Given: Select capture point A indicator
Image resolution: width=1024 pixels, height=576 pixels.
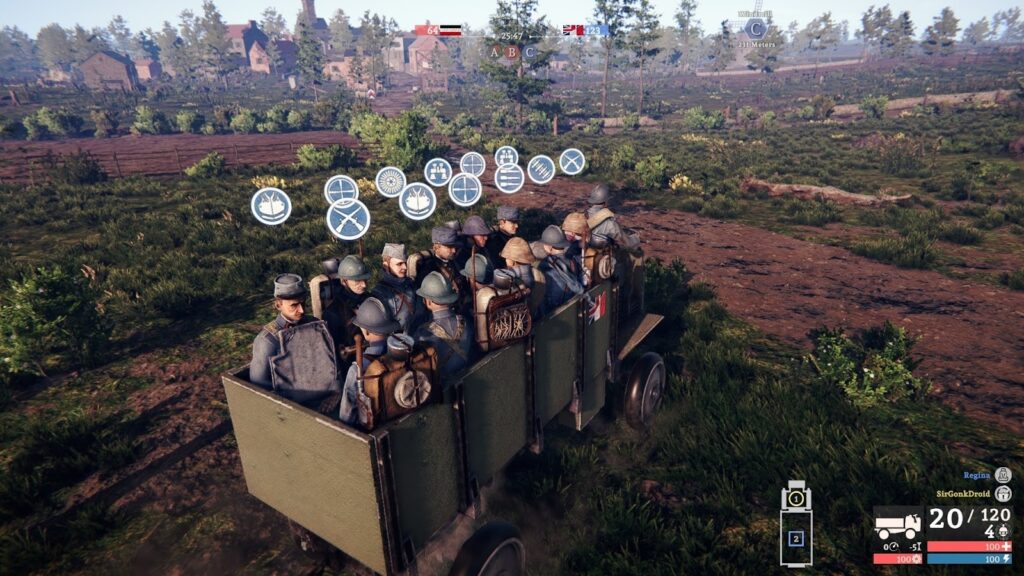Looking at the screenshot, I should pos(494,51).
